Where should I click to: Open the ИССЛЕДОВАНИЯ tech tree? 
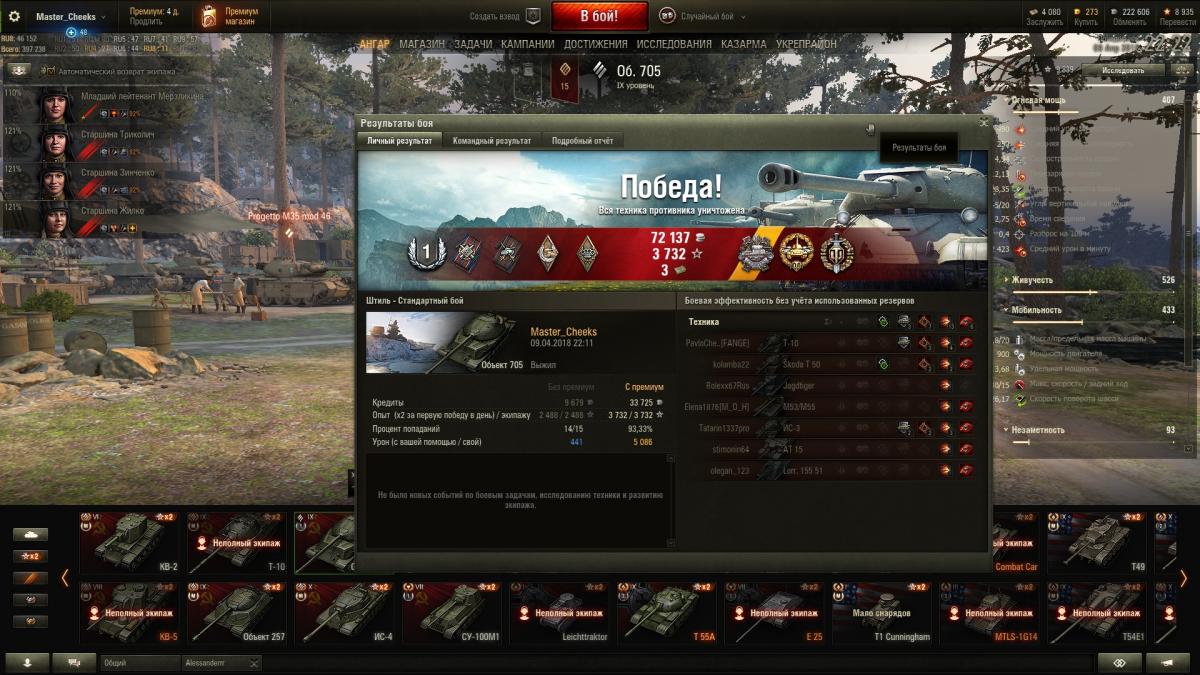point(674,44)
